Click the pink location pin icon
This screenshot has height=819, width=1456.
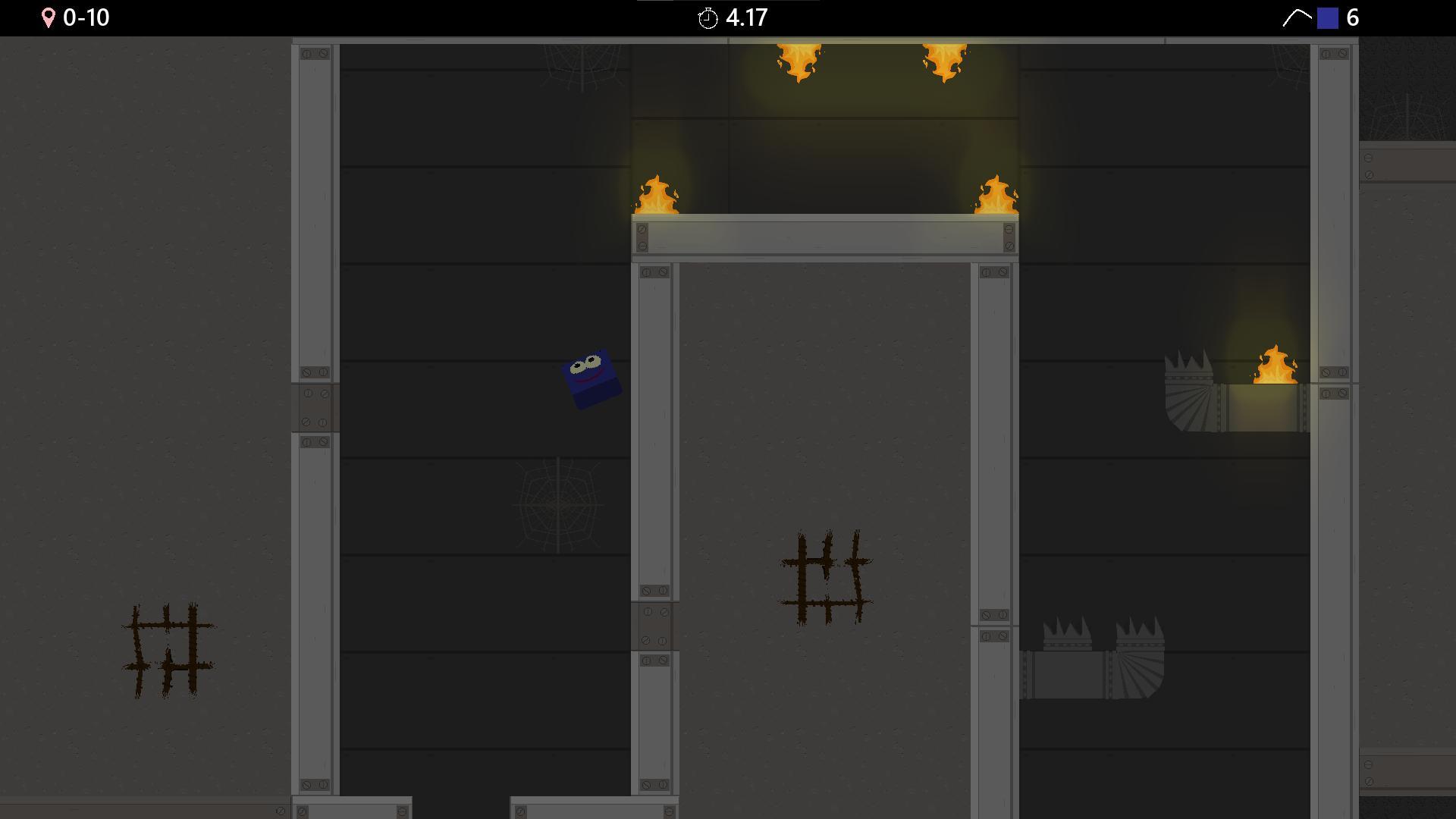(49, 17)
